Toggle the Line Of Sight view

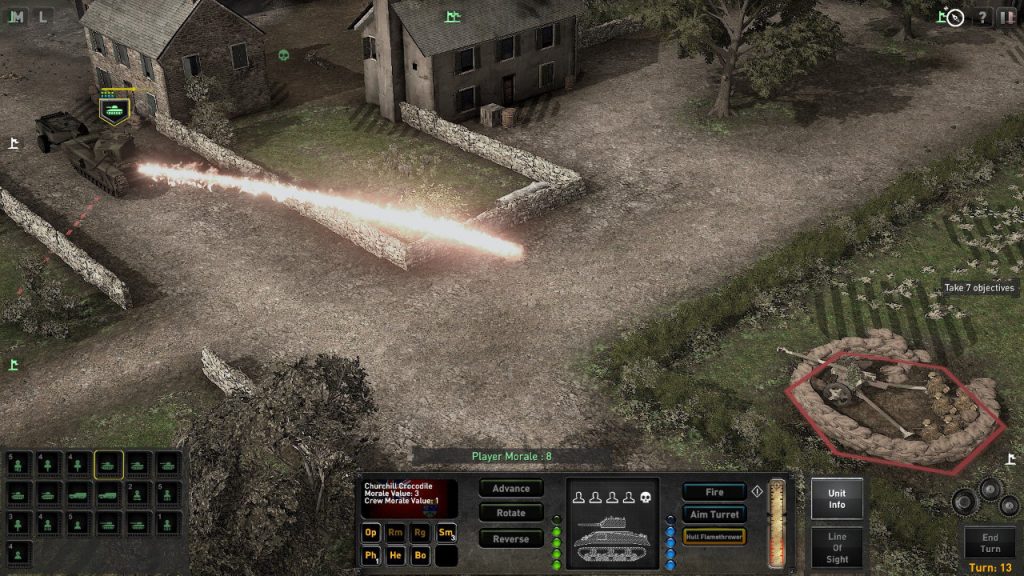click(x=837, y=547)
